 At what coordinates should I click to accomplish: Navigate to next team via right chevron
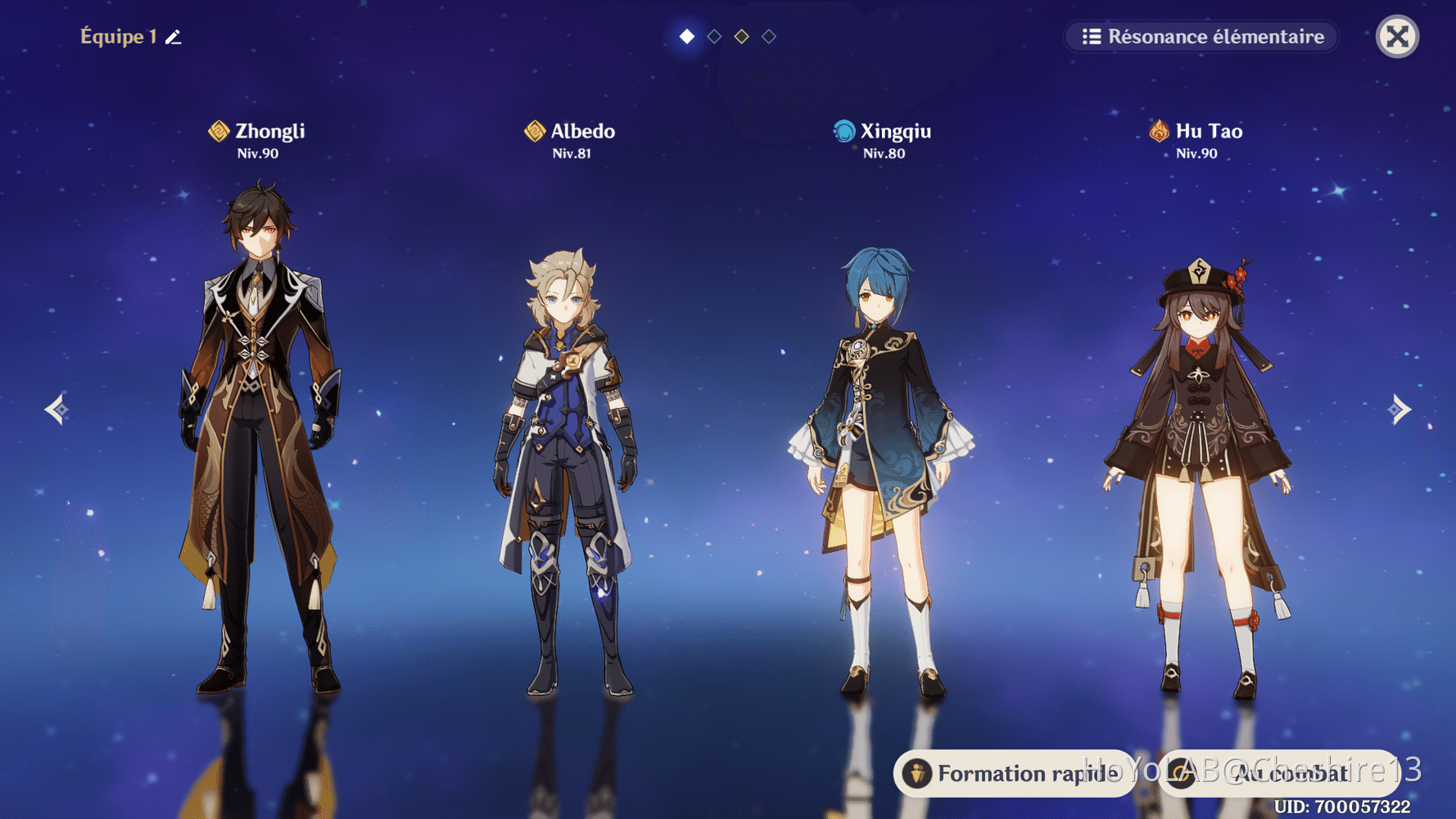(1401, 409)
